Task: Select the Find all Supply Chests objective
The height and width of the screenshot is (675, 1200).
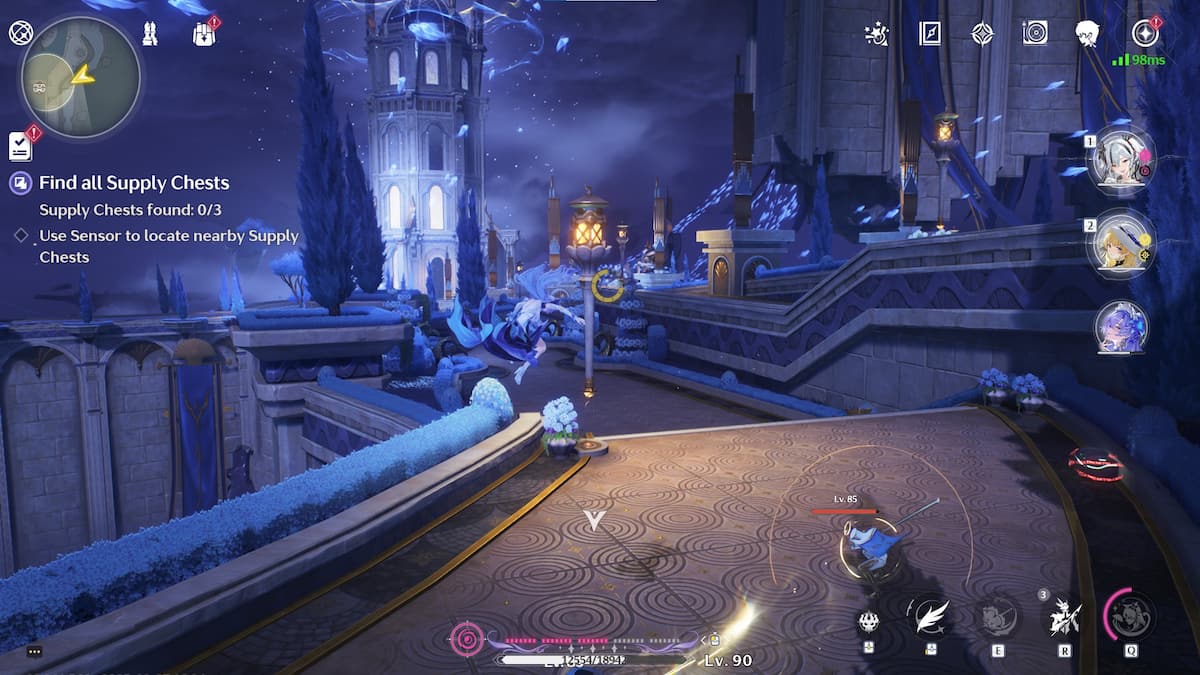Action: tap(134, 183)
